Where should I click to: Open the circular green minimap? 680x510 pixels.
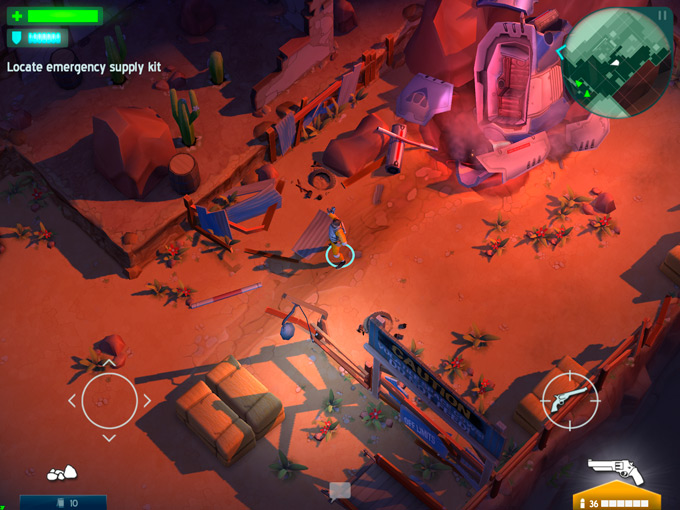click(x=617, y=62)
